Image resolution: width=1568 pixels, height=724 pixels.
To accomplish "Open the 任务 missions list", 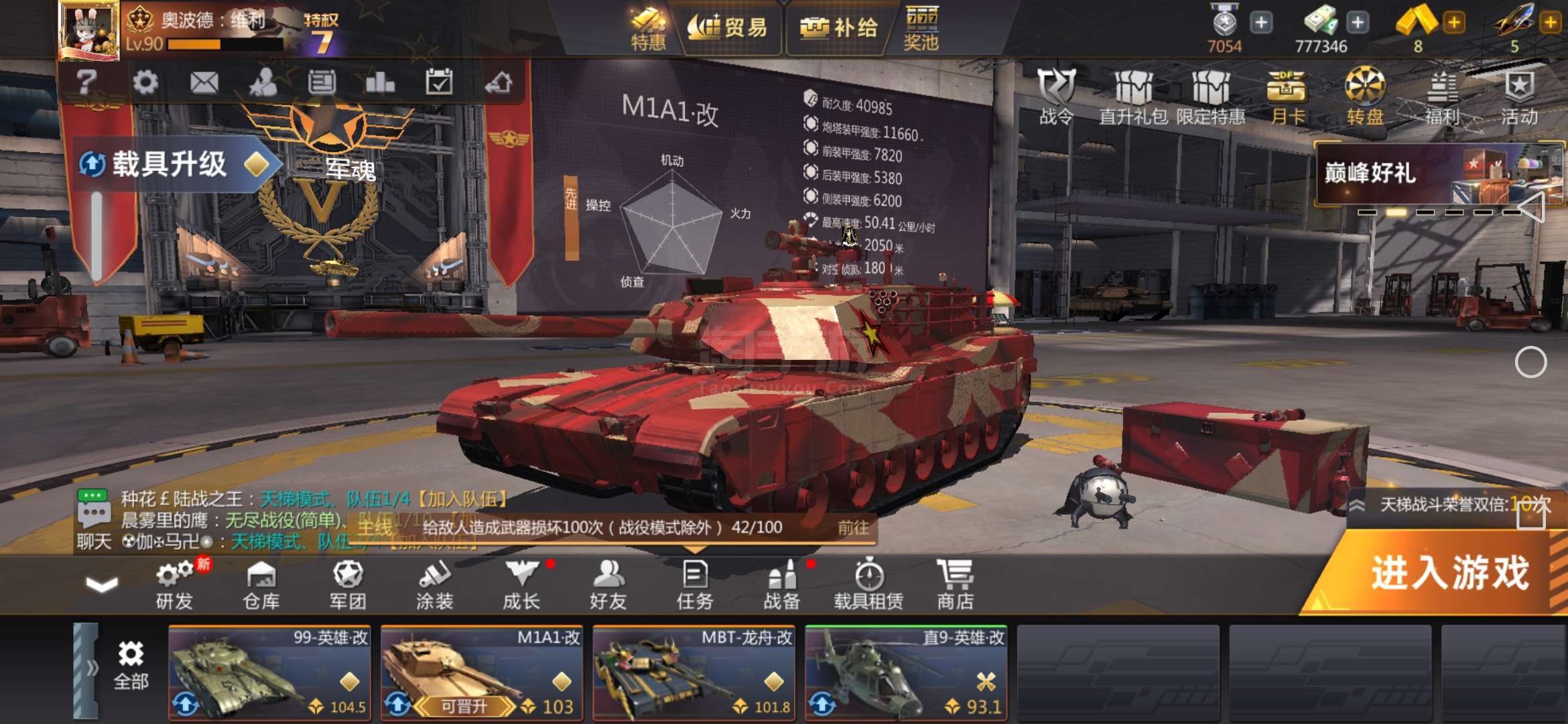I will 695,585.
